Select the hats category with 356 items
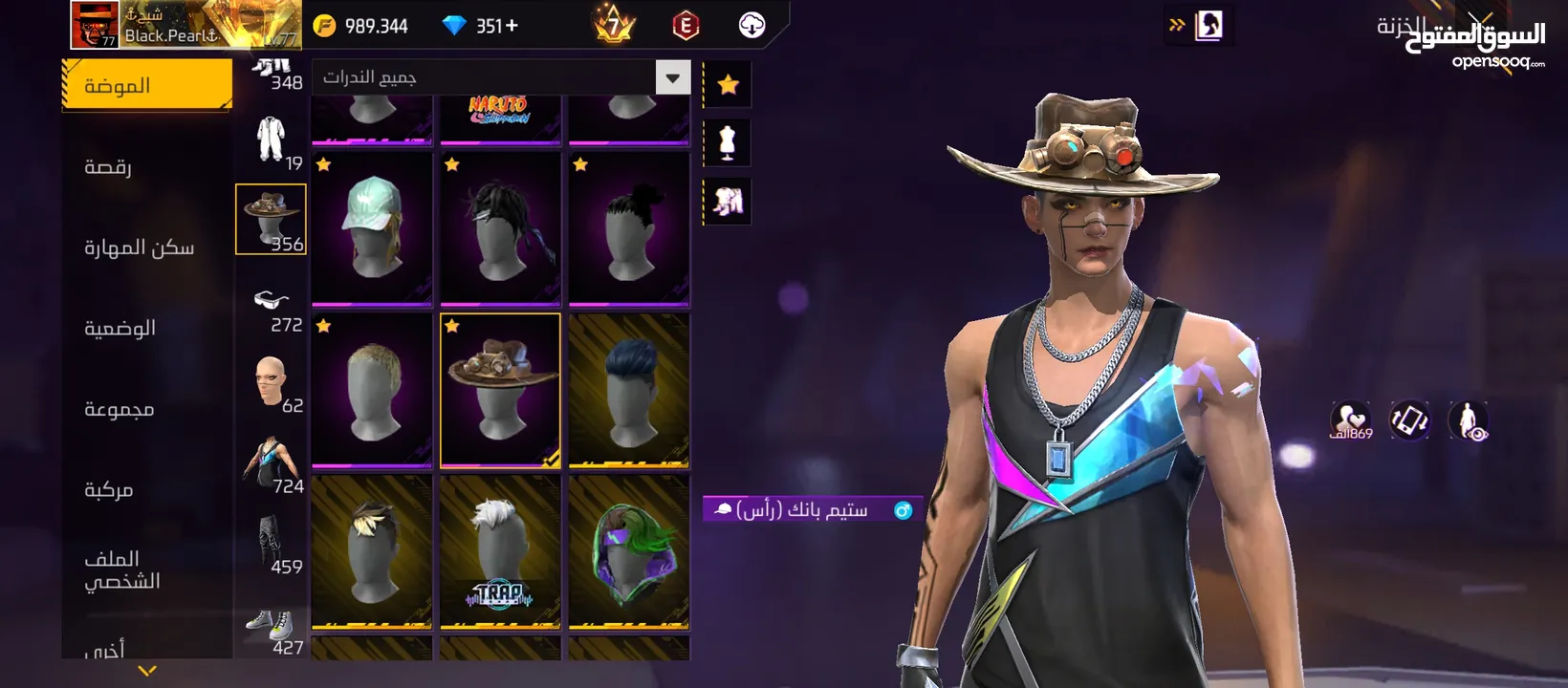Viewport: 1568px width, 688px height. coord(271,220)
